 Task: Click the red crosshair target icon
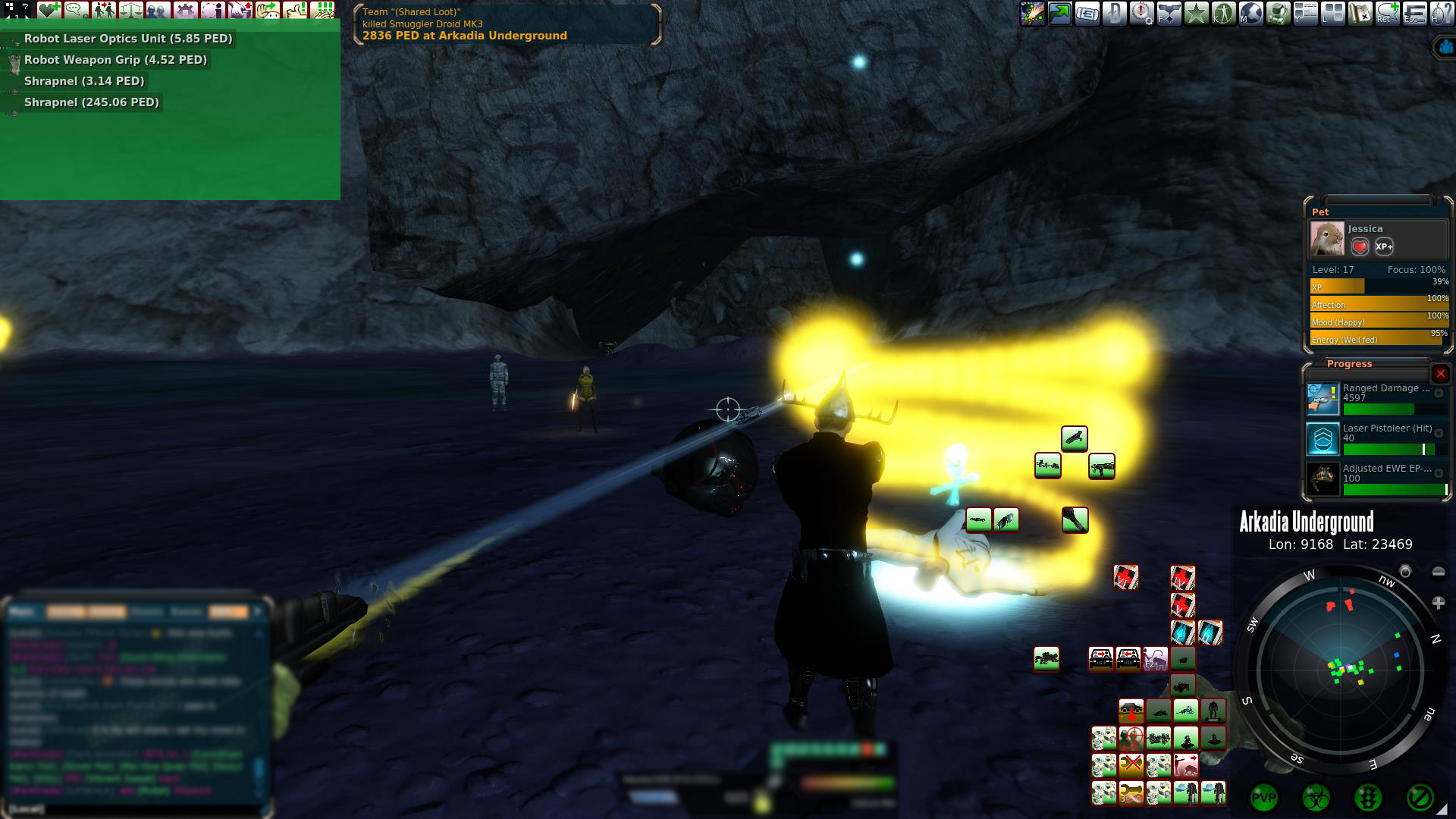point(1131,738)
